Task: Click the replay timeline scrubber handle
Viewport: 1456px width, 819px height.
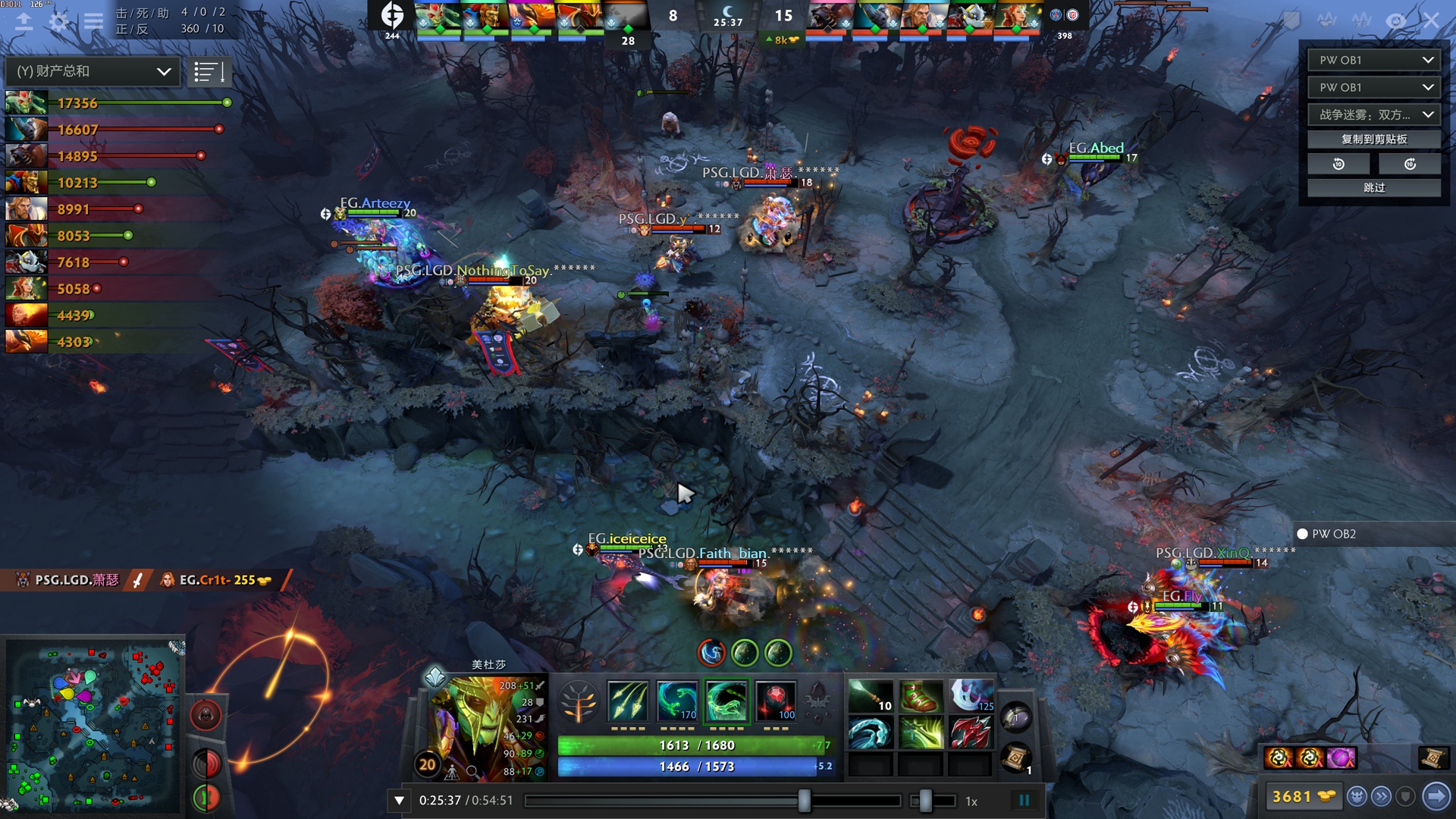Action: point(804,800)
